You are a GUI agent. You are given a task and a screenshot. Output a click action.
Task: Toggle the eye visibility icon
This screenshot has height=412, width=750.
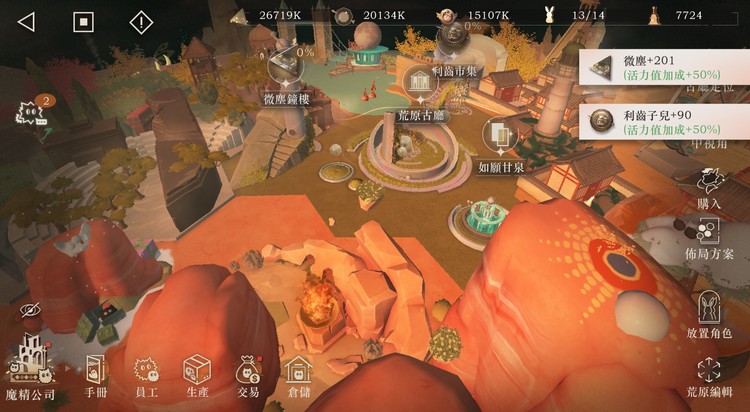click(28, 311)
